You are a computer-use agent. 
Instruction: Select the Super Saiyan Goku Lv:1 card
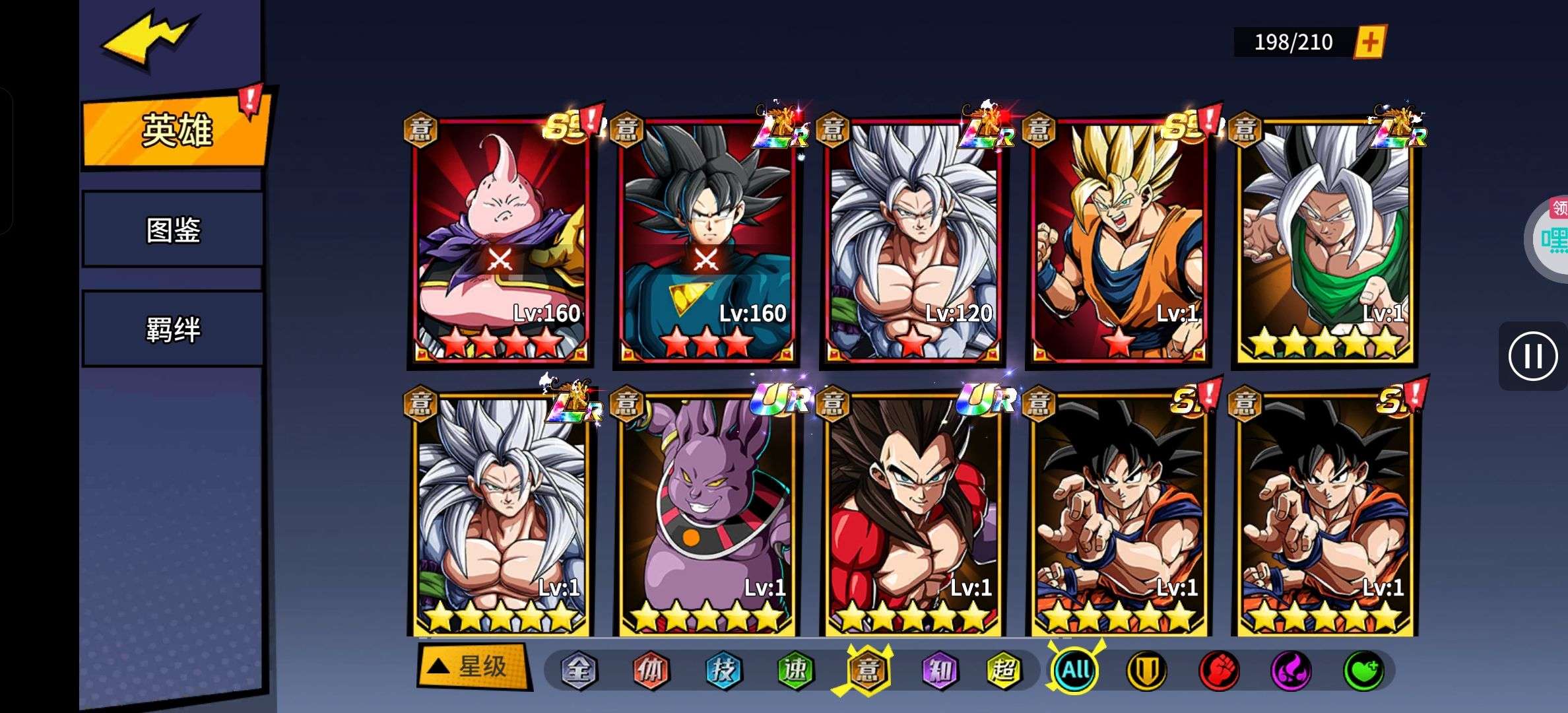point(1119,241)
